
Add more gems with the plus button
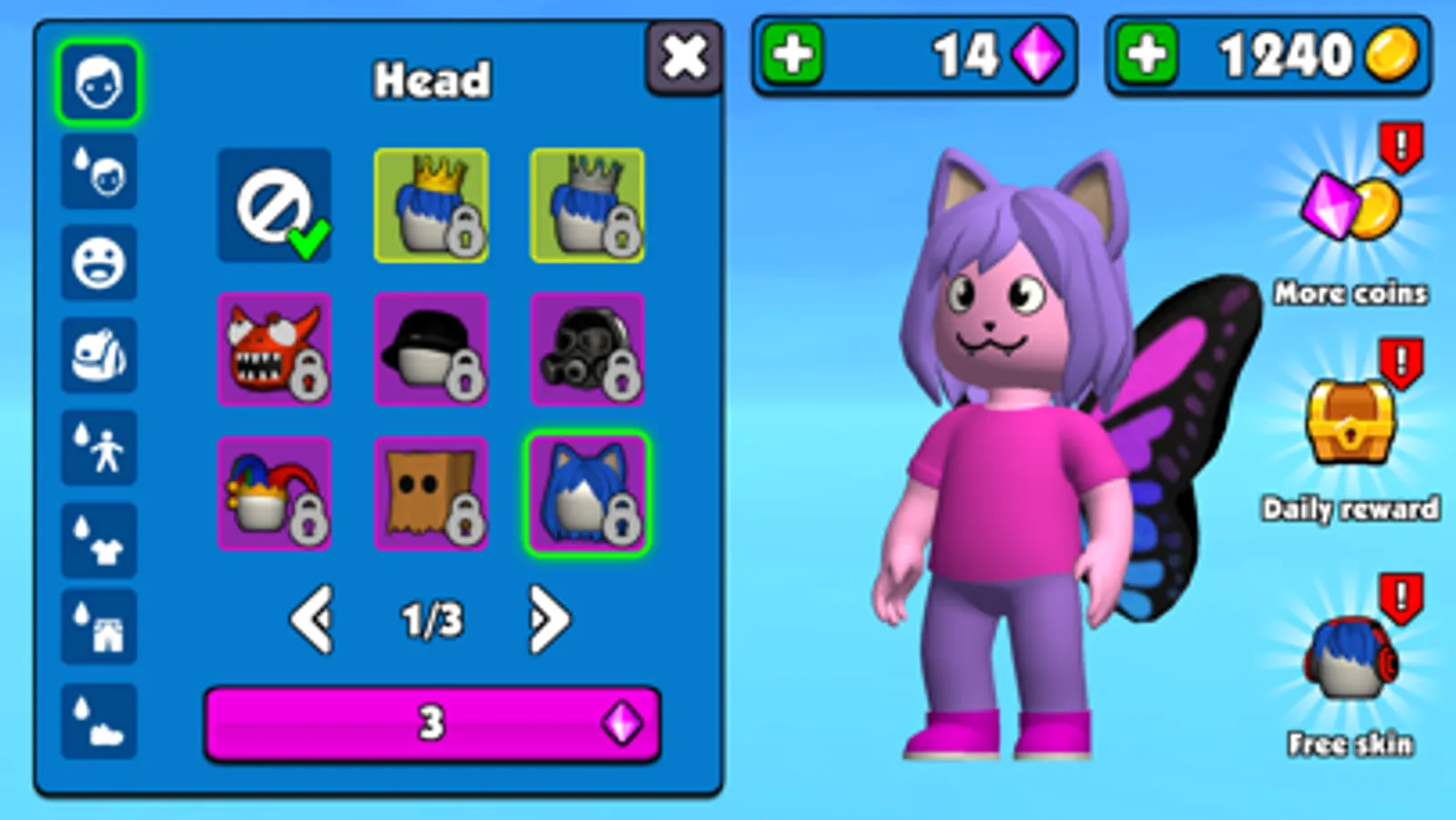[x=793, y=55]
